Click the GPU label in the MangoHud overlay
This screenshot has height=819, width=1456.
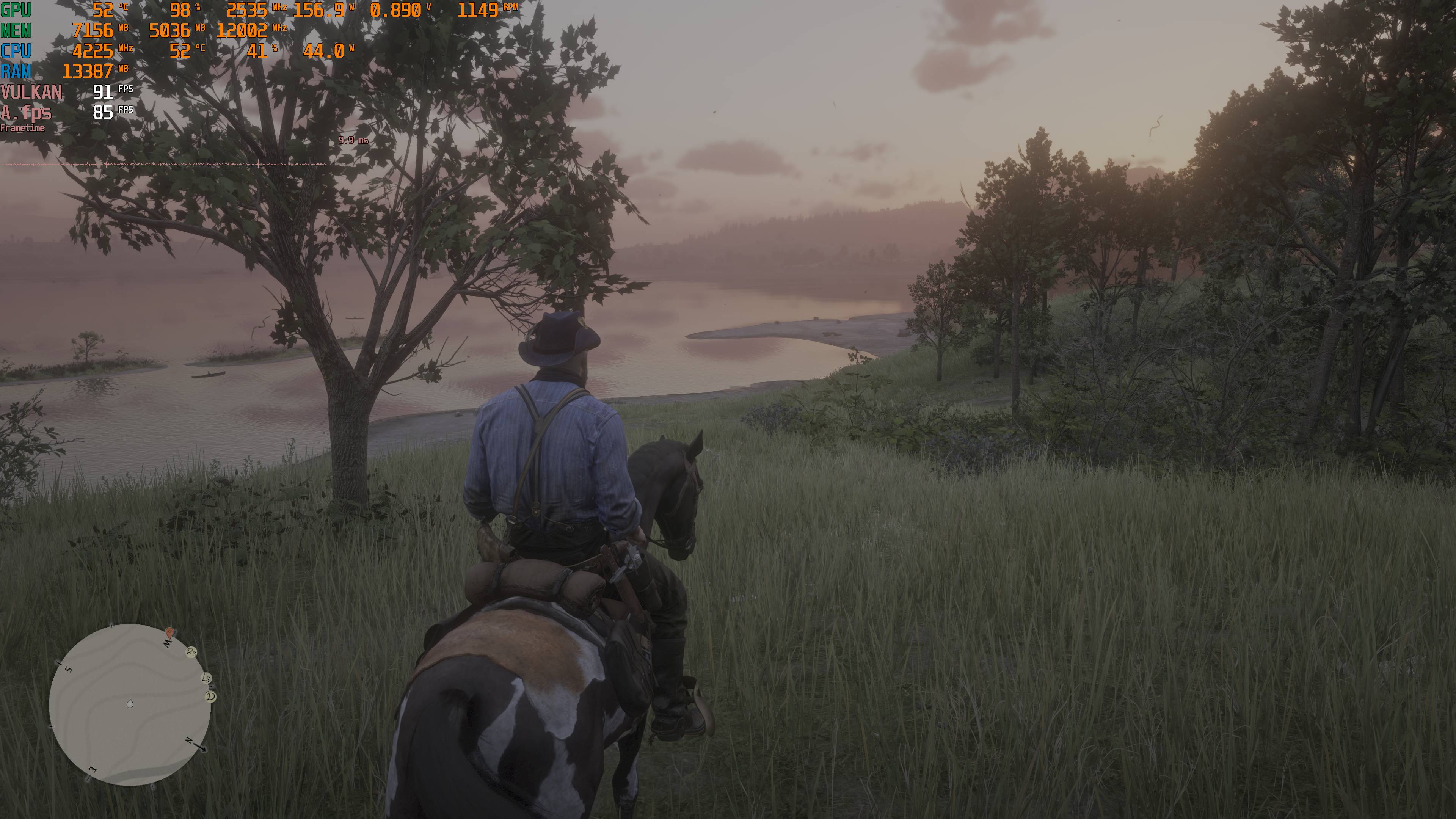click(x=15, y=10)
